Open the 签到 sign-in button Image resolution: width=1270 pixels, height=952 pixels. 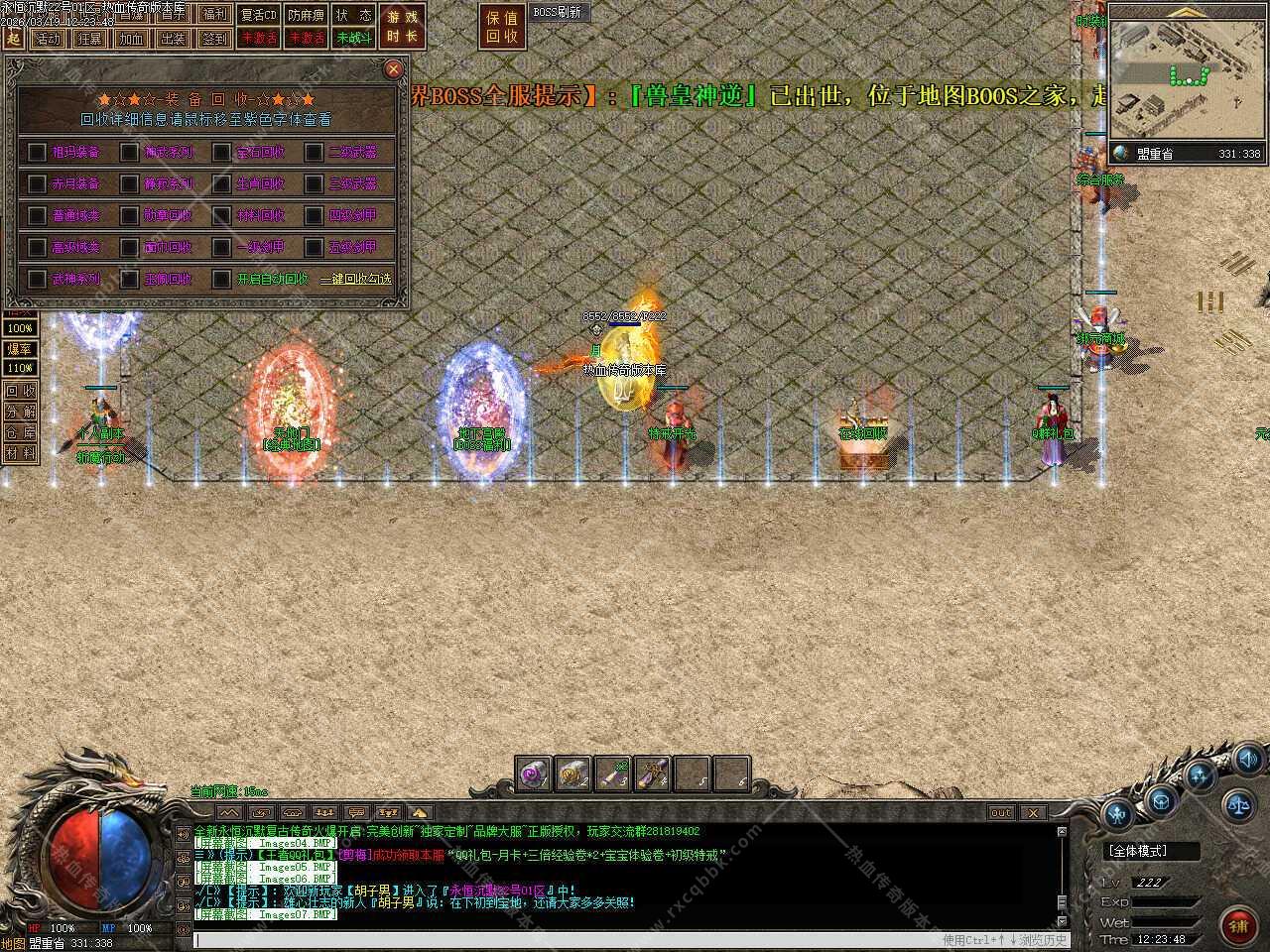click(x=213, y=39)
